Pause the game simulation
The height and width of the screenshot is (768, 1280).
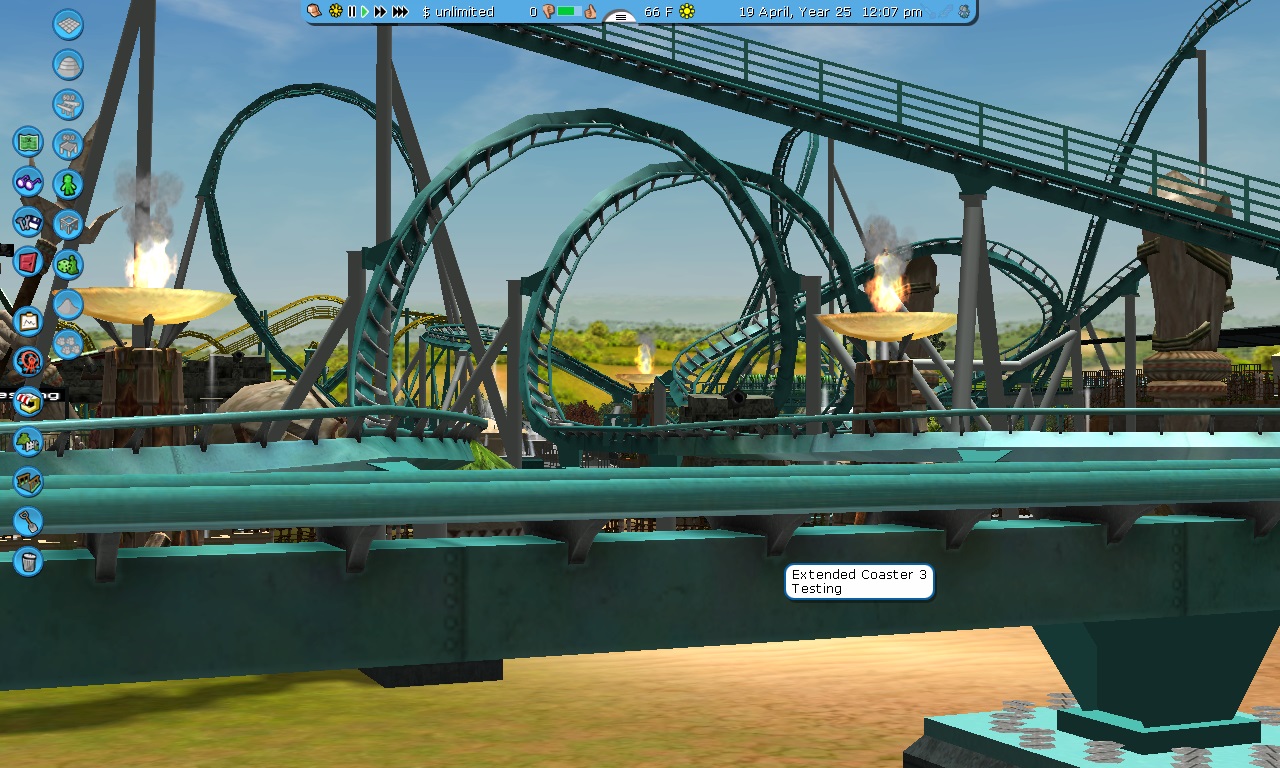(352, 12)
